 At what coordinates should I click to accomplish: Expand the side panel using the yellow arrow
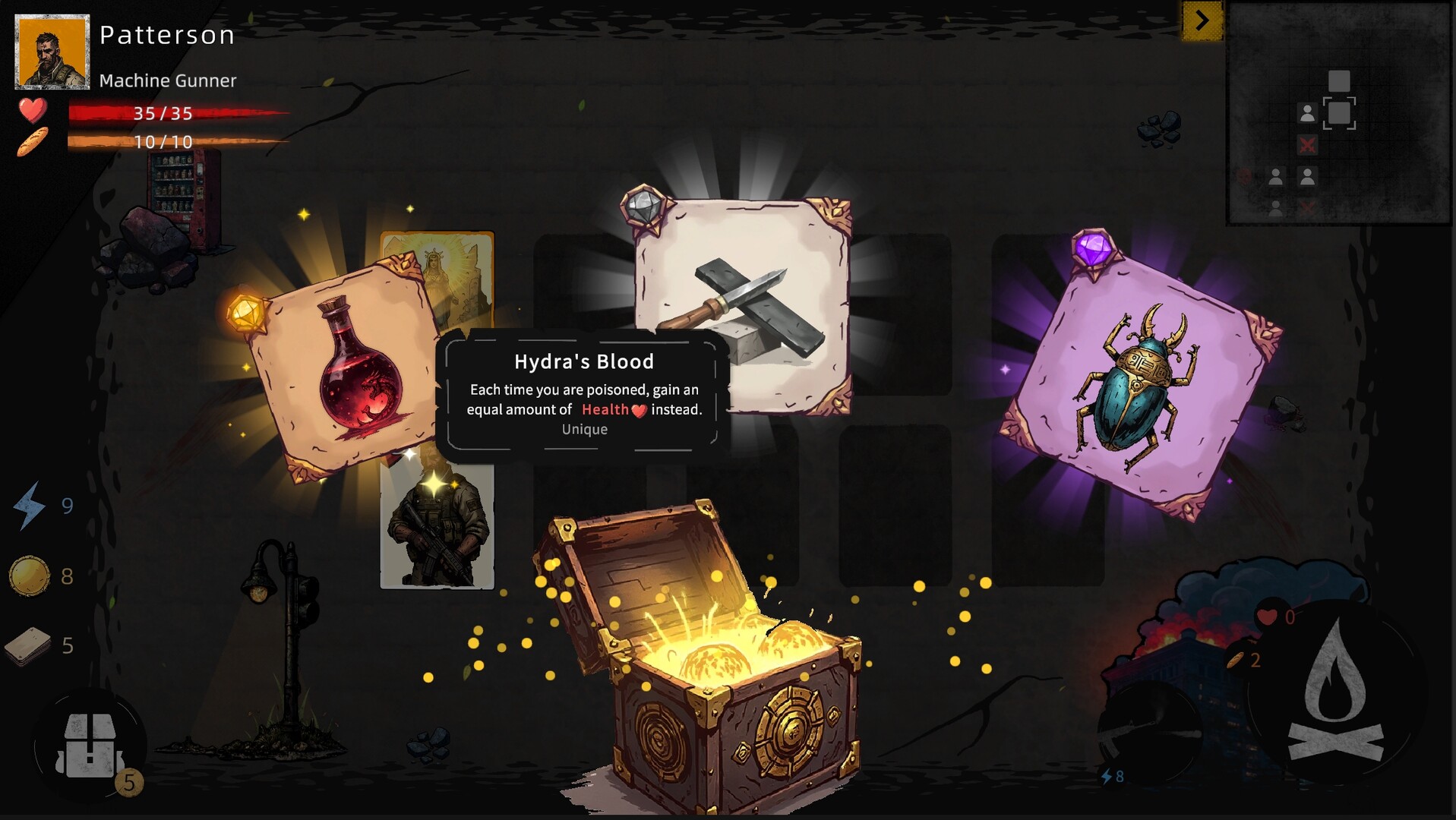(x=1201, y=21)
